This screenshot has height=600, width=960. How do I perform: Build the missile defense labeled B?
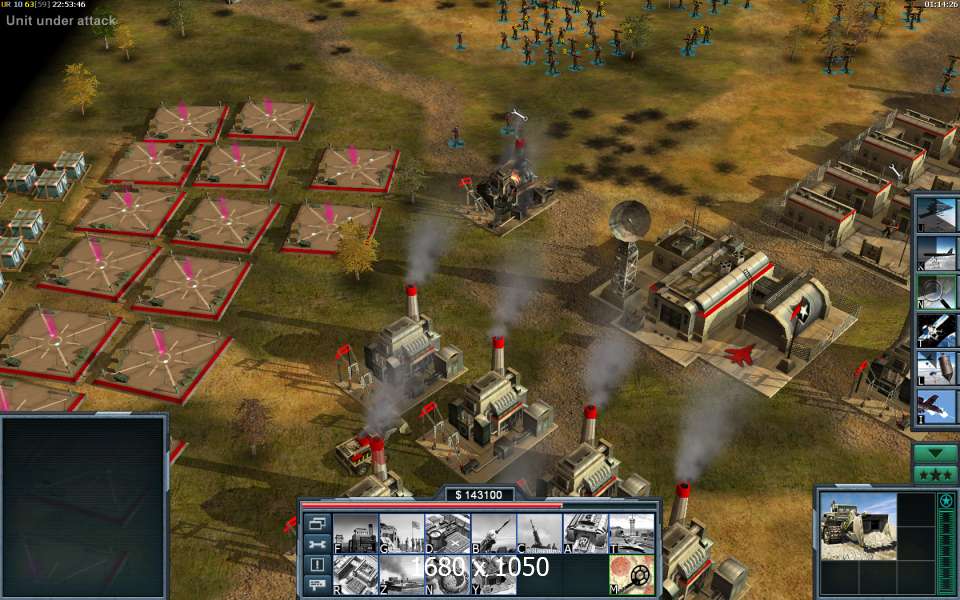[493, 533]
